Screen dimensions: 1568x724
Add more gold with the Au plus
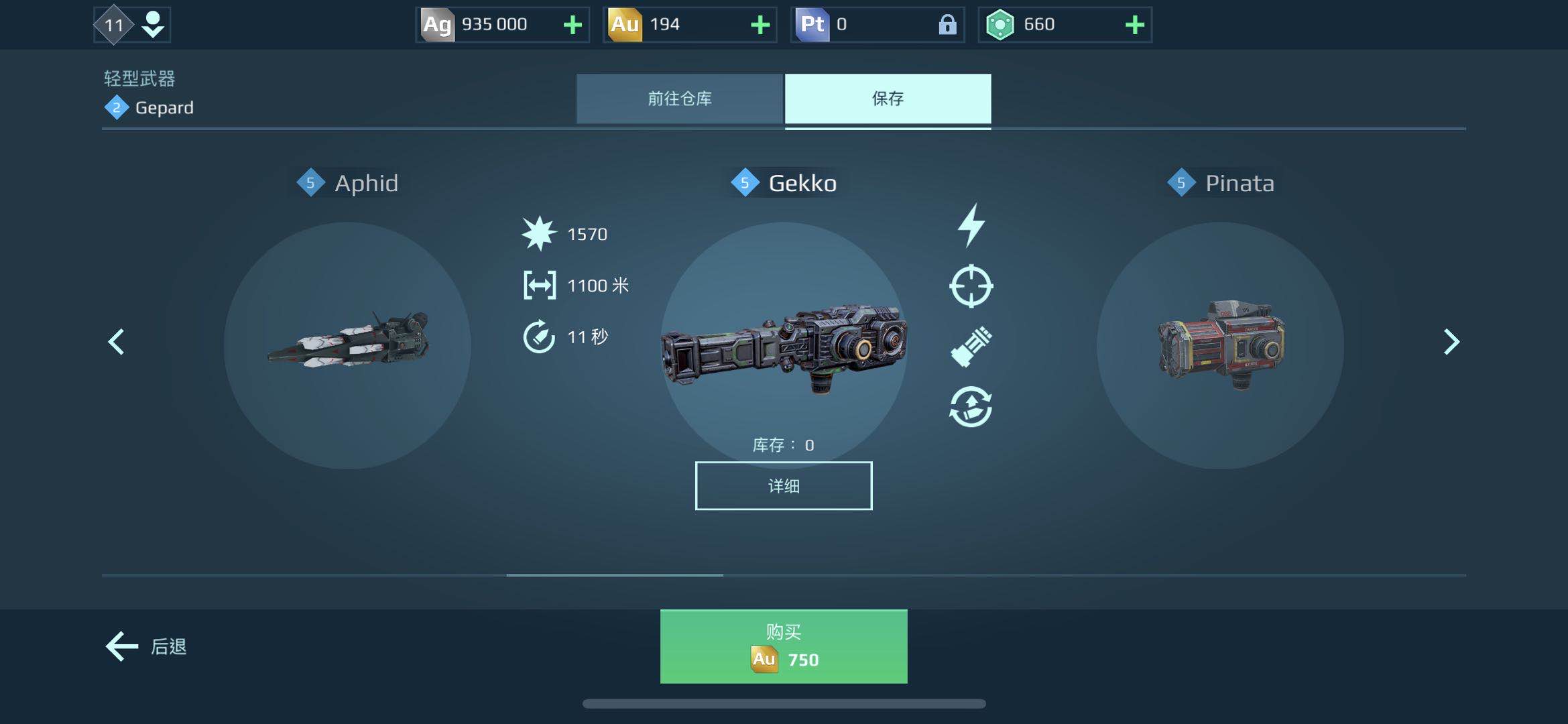(x=760, y=25)
